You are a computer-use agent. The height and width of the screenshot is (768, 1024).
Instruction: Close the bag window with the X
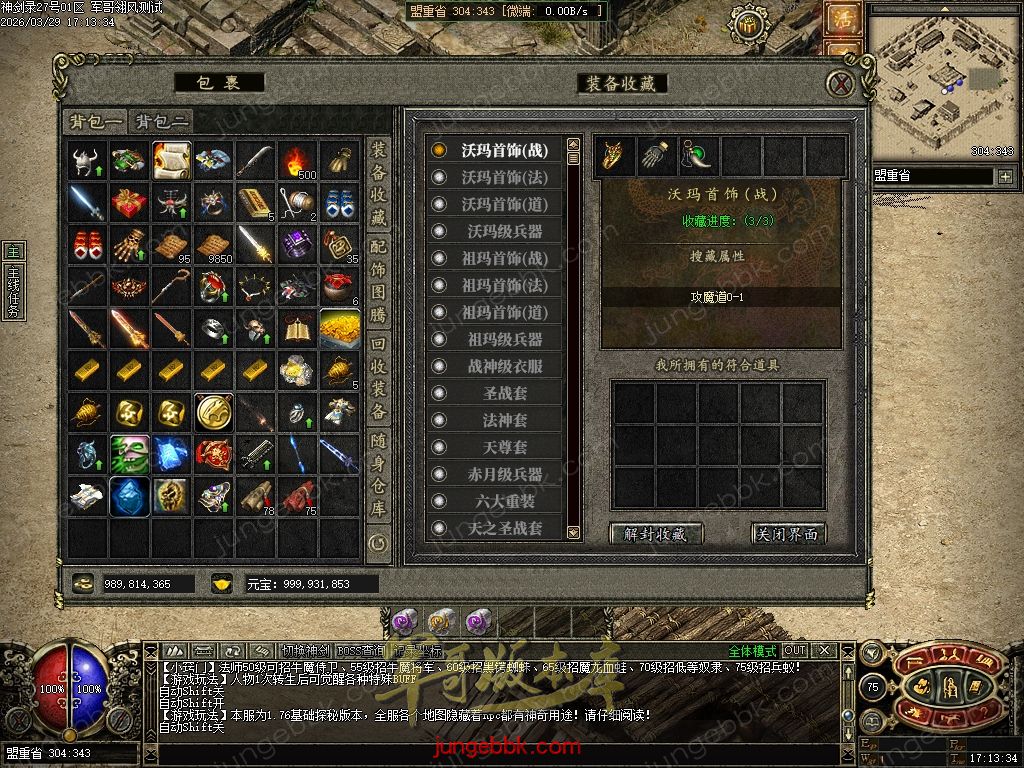point(844,83)
